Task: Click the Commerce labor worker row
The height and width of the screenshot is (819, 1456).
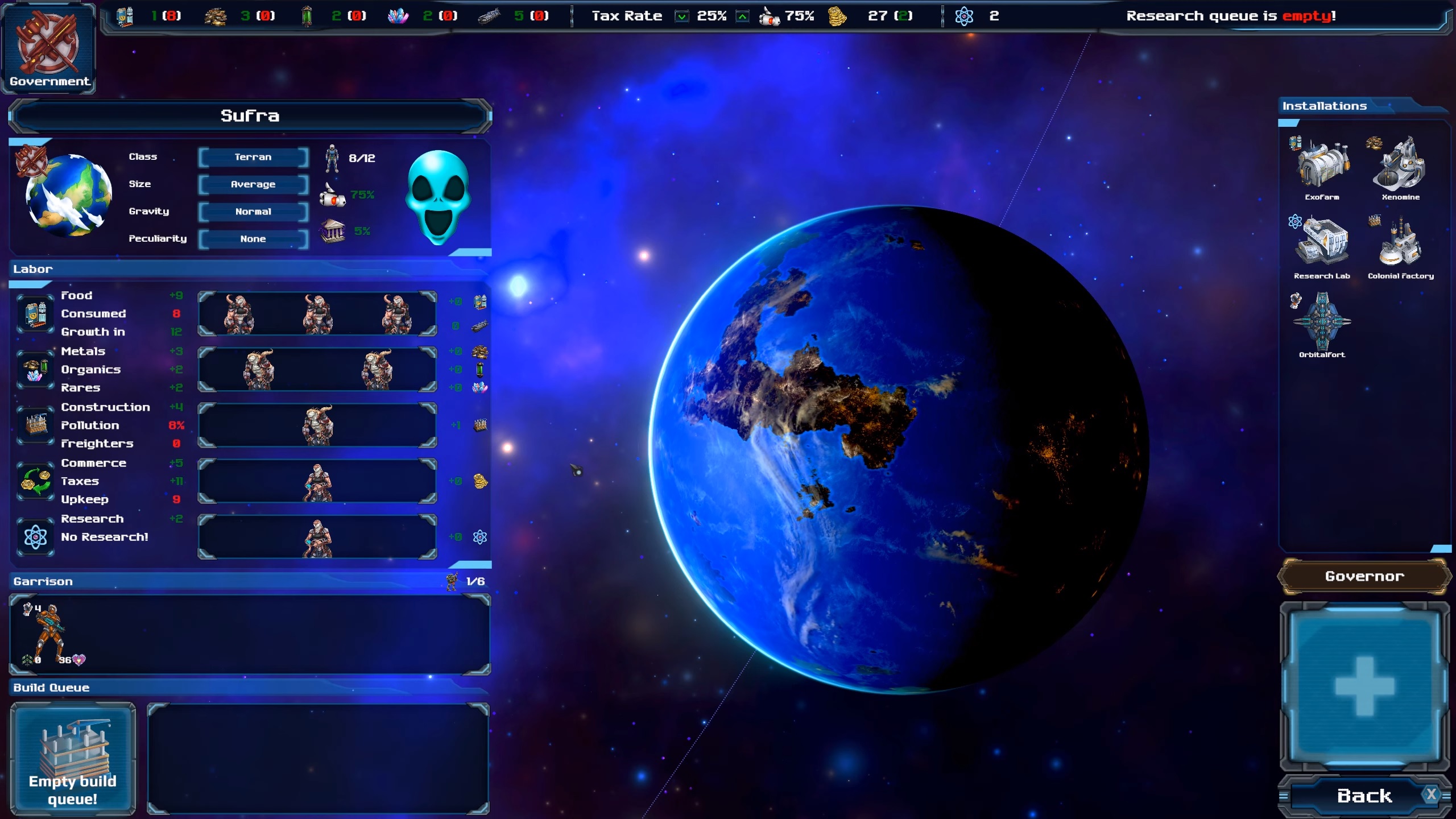Action: pos(317,481)
